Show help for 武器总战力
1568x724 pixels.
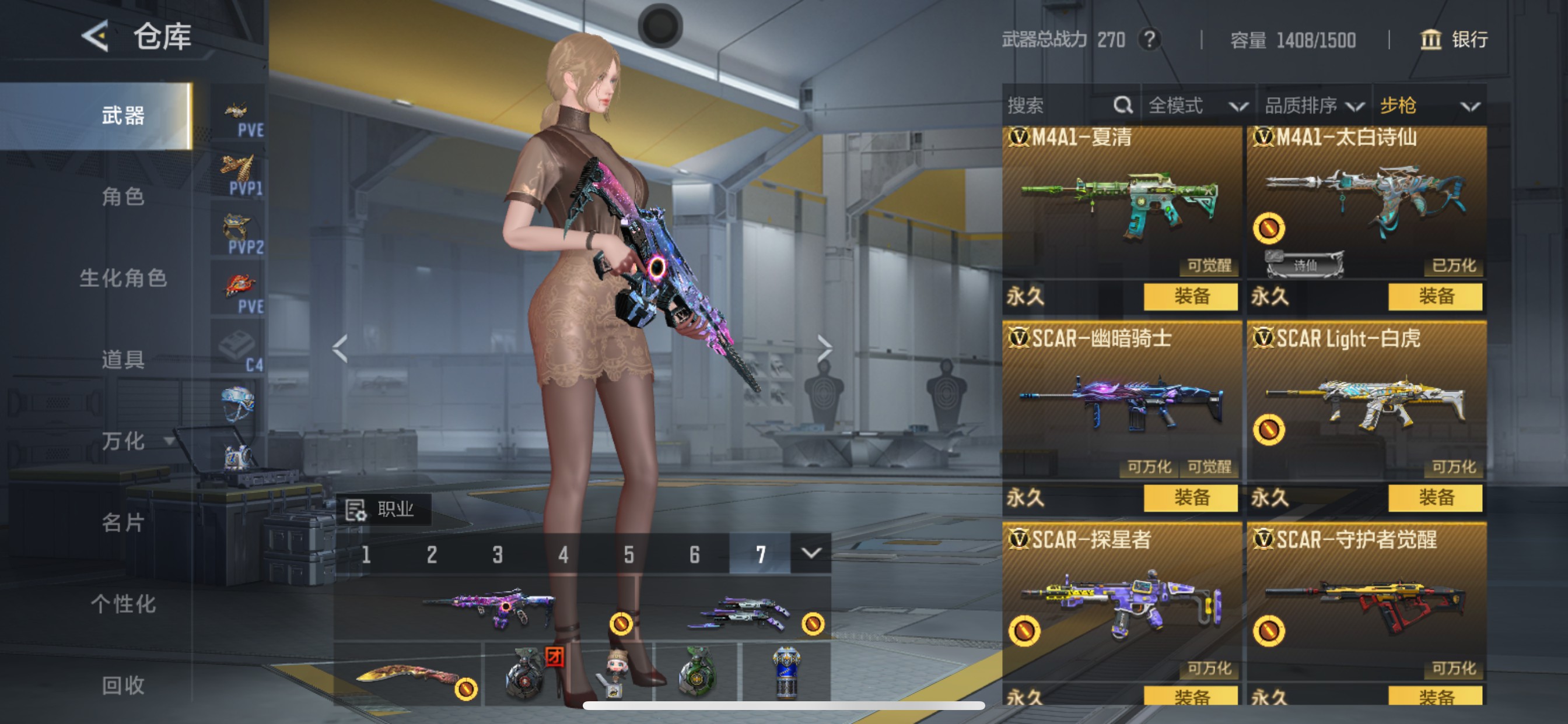click(1149, 40)
